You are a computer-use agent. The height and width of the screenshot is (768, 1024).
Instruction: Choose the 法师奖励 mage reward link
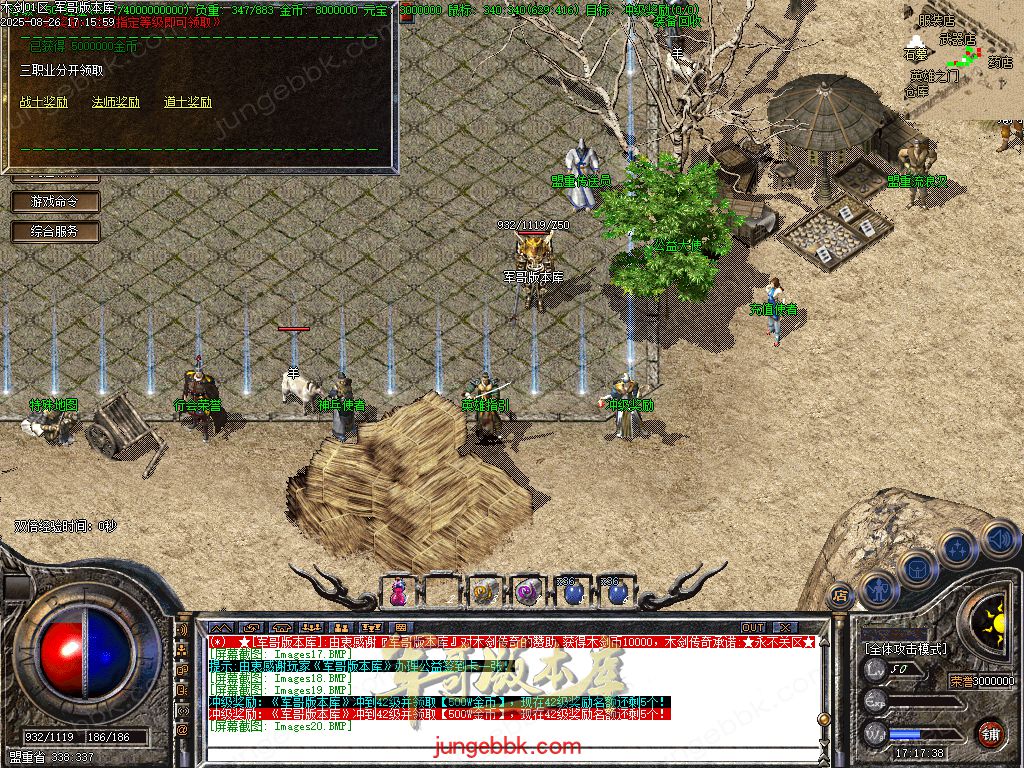pos(116,102)
